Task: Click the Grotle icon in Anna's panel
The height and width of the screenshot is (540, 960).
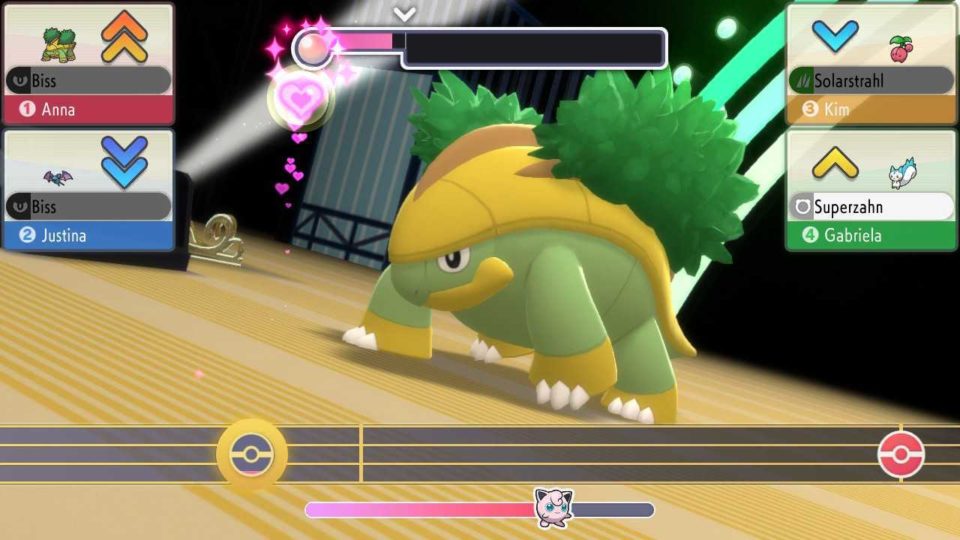Action: pyautogui.click(x=59, y=44)
